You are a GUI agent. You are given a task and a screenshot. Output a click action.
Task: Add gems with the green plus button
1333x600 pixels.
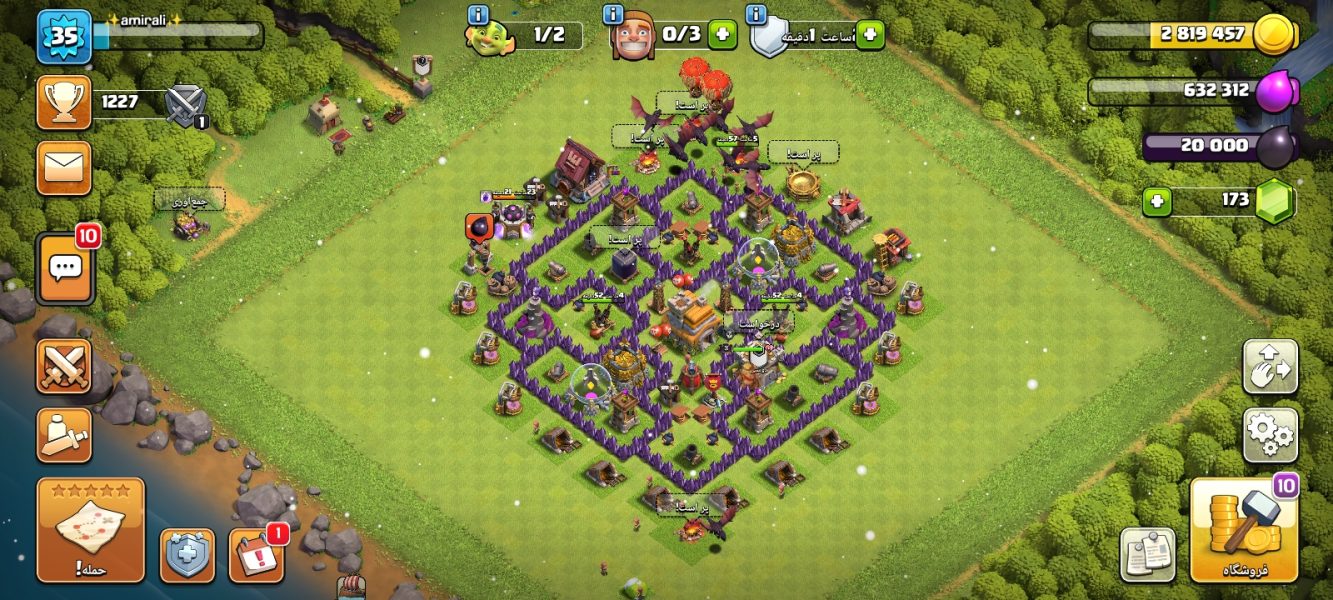1157,201
